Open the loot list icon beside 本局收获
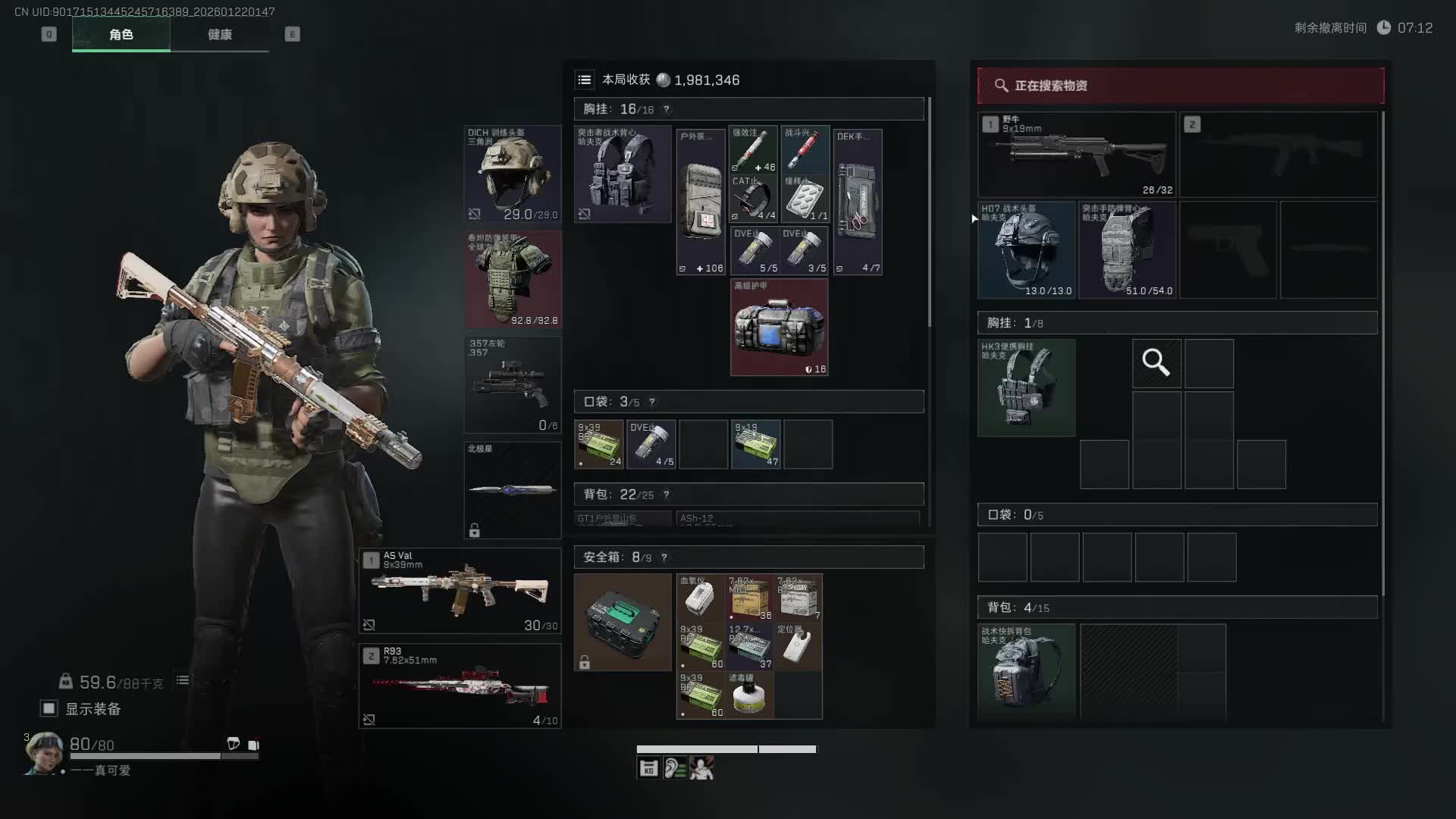Viewport: 1456px width, 819px height. coord(585,80)
